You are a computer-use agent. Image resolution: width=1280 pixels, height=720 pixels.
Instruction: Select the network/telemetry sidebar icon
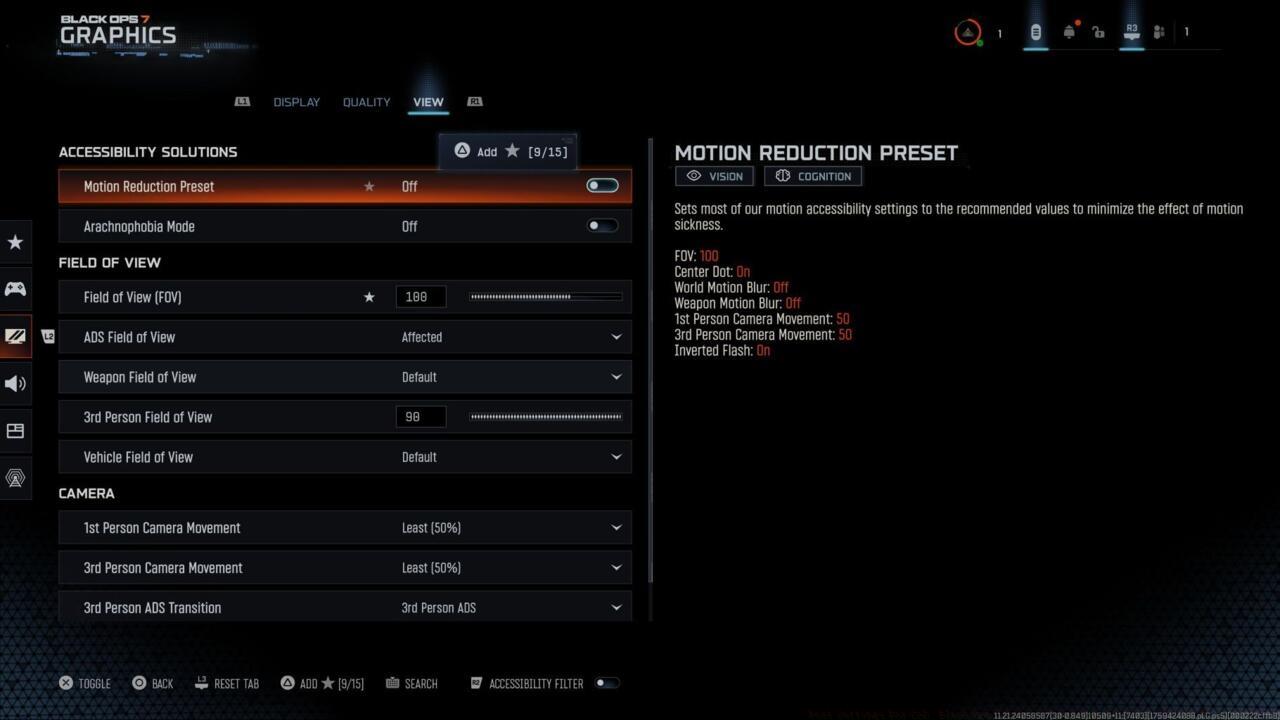click(15, 478)
